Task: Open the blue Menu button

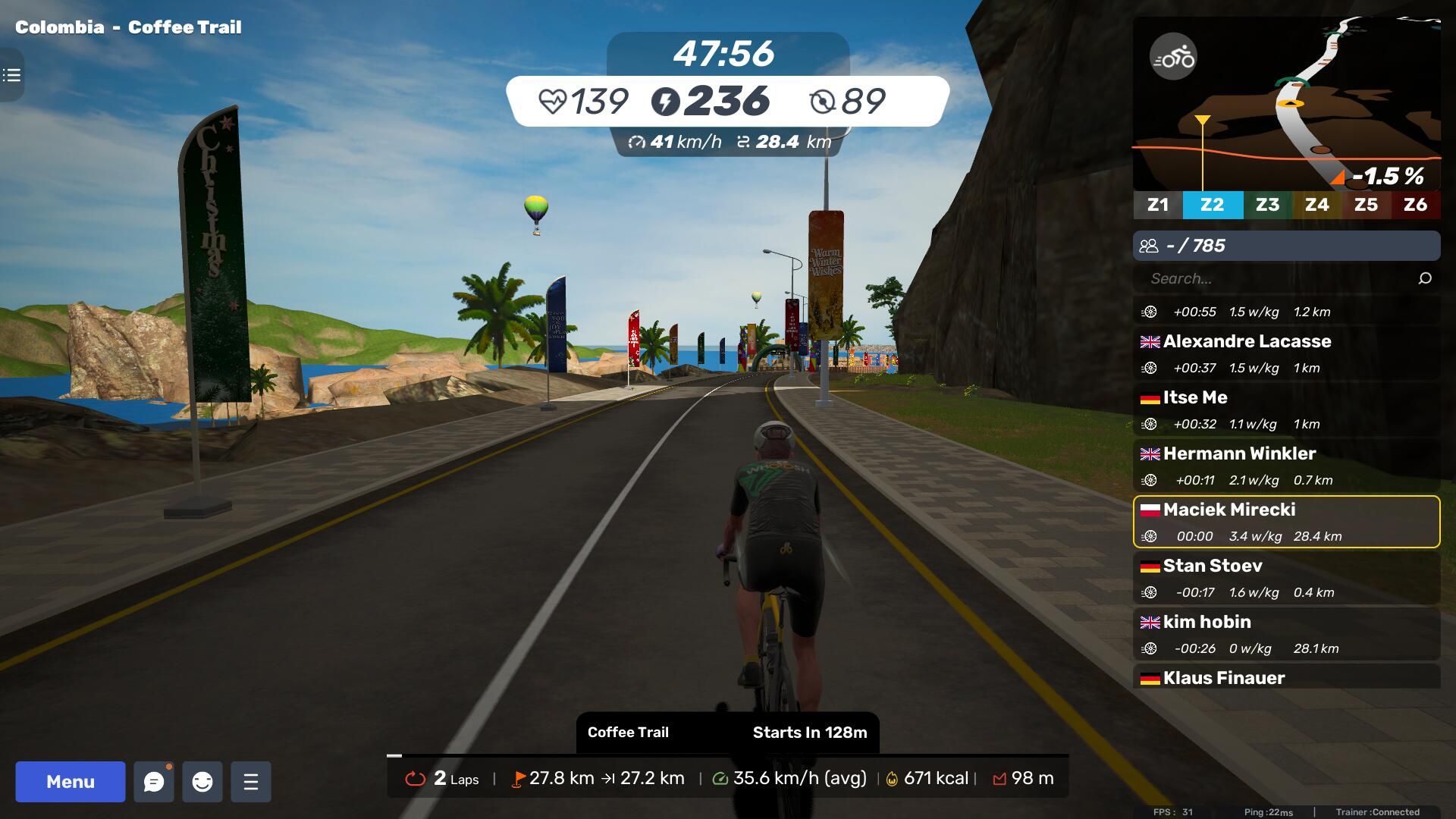Action: pos(71,782)
